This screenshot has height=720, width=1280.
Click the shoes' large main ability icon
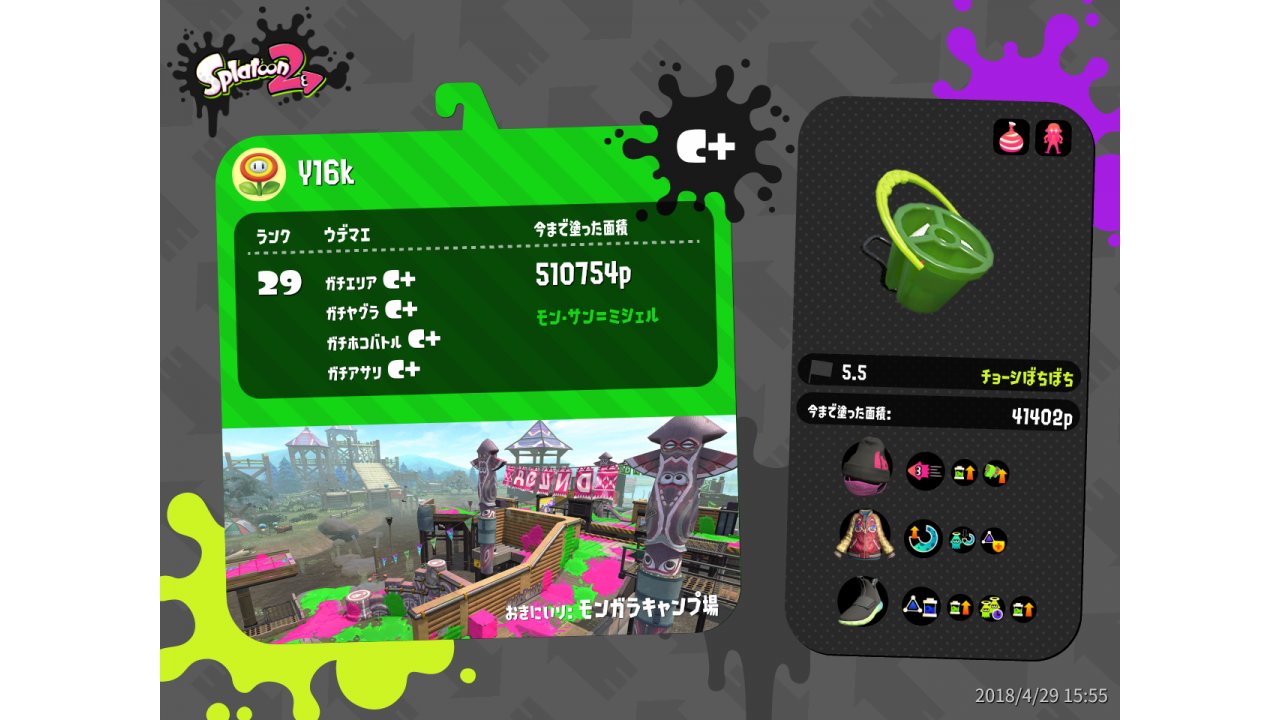click(x=920, y=605)
